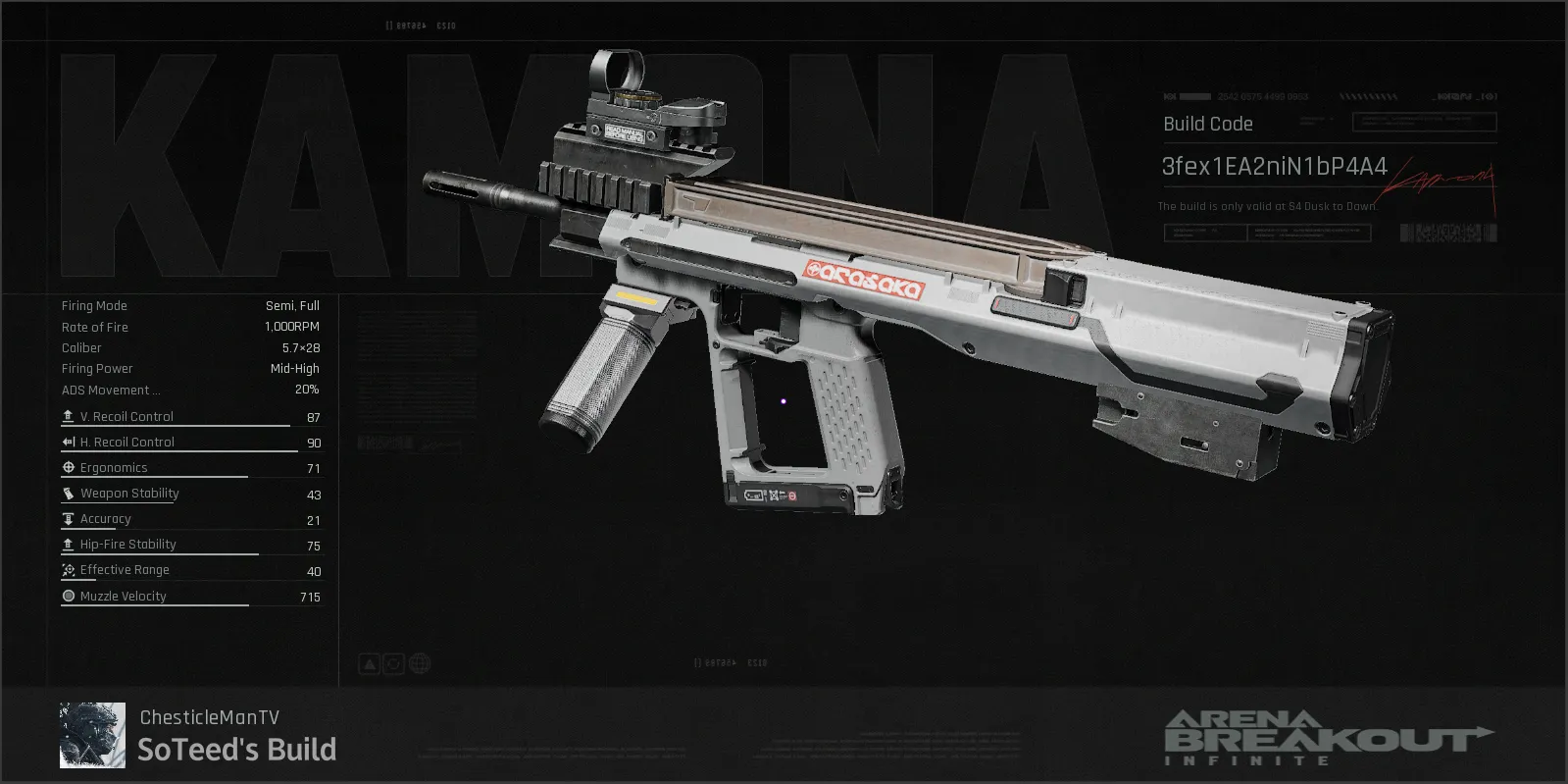The height and width of the screenshot is (784, 1568).
Task: Click the mountain image icon below the stats panel
Action: click(x=368, y=663)
